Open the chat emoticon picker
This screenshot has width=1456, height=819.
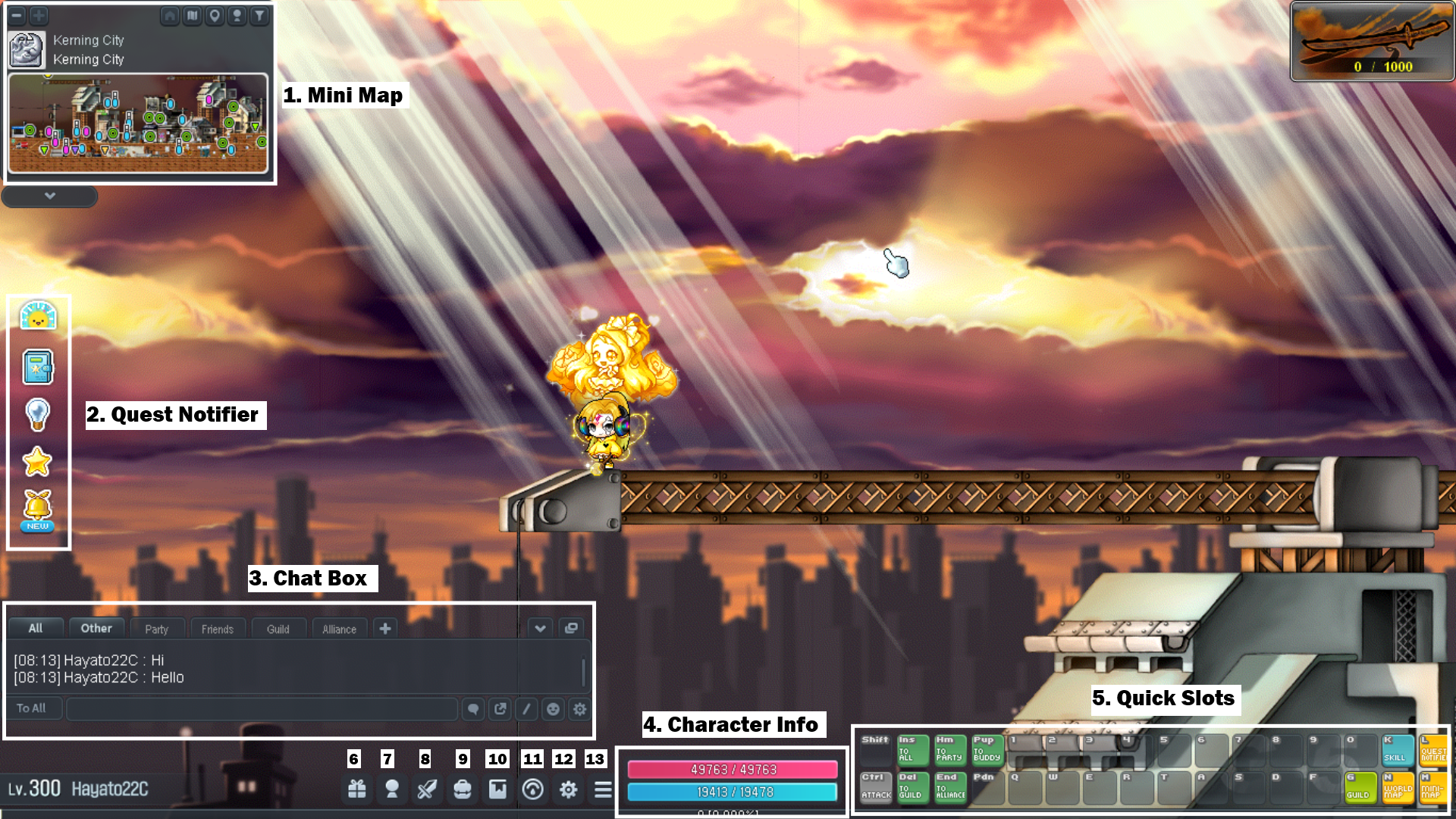click(x=553, y=709)
